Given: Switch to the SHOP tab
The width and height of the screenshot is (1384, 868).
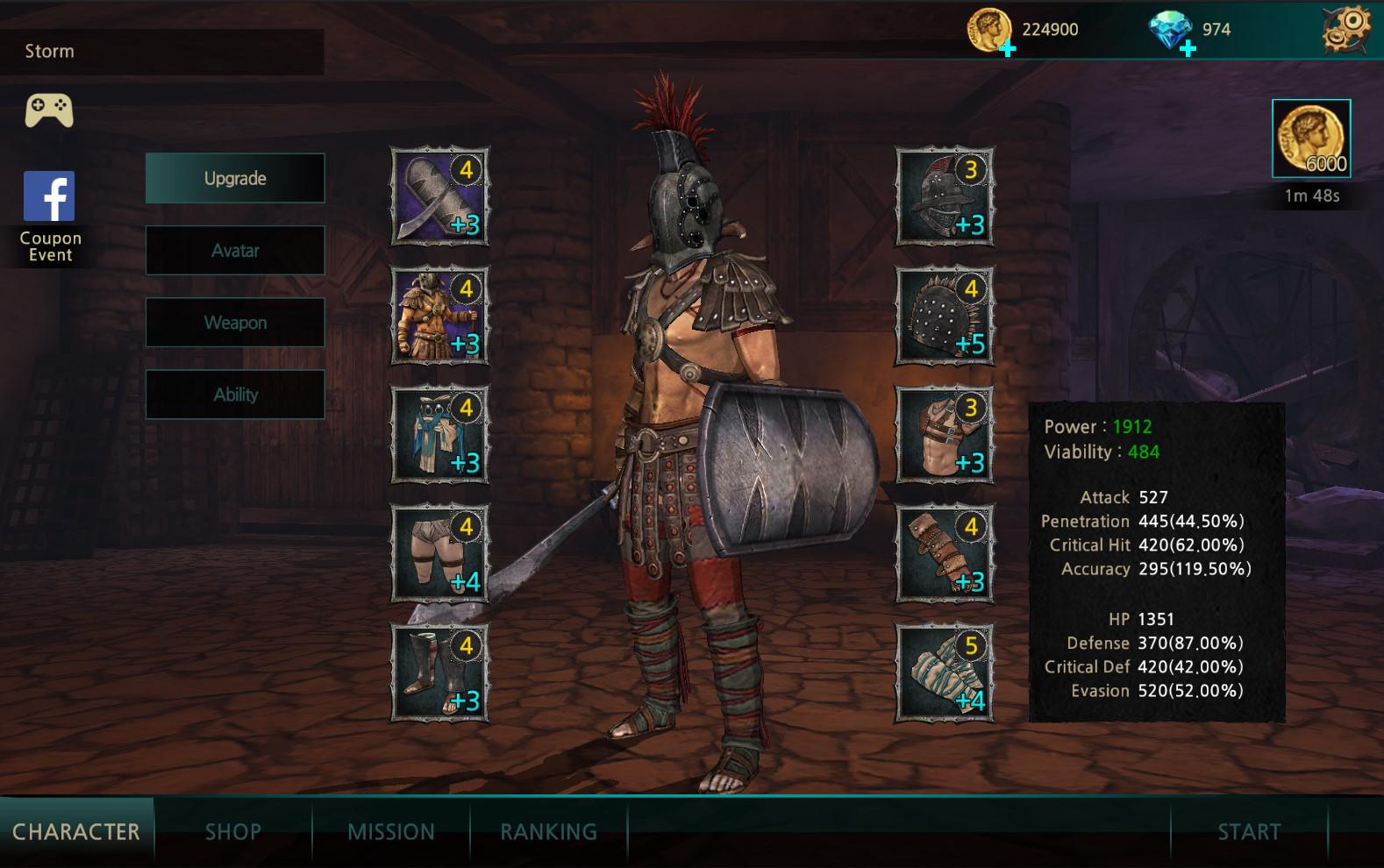Looking at the screenshot, I should point(233,831).
